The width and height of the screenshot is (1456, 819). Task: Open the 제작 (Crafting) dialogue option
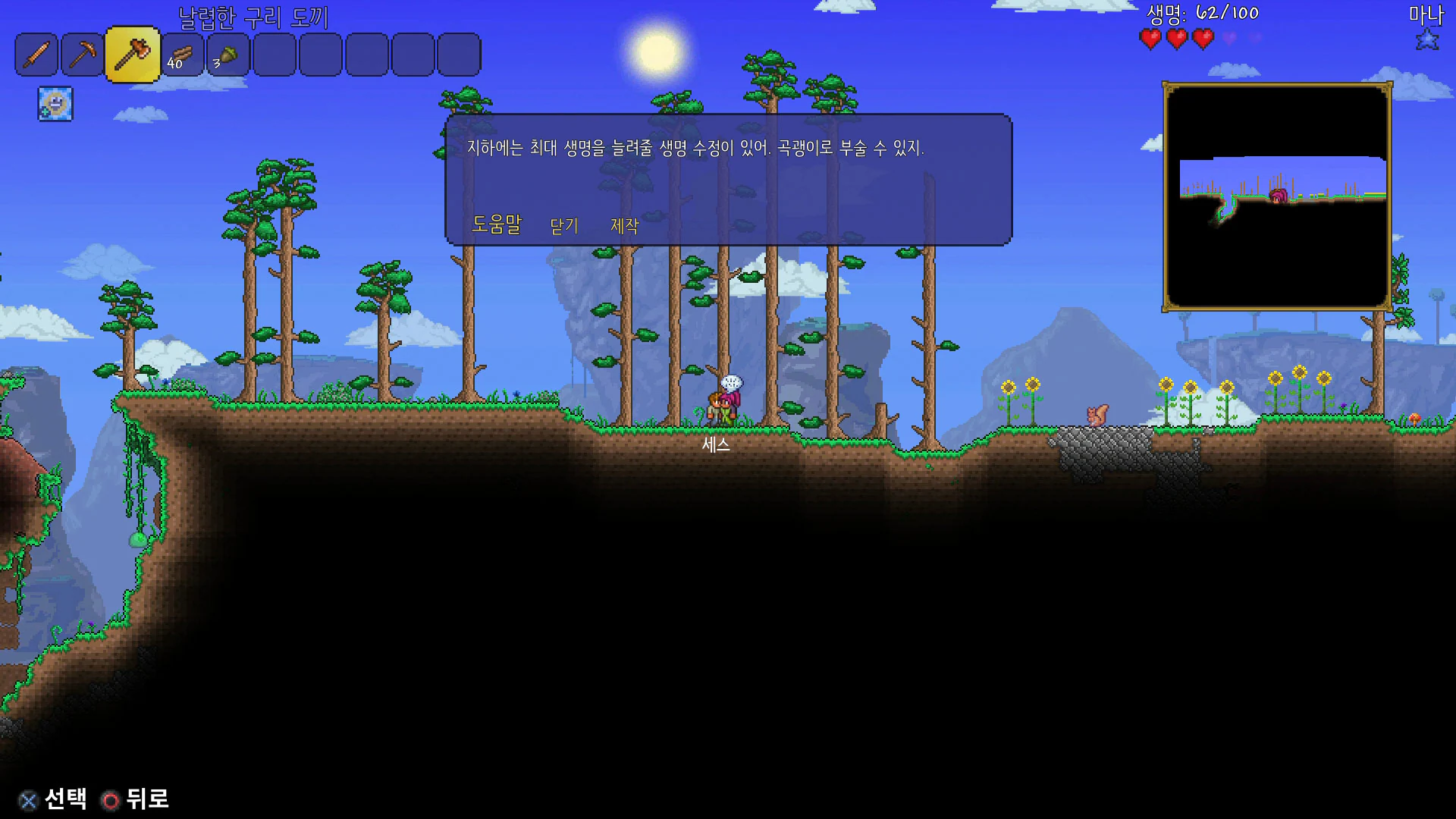(x=625, y=226)
